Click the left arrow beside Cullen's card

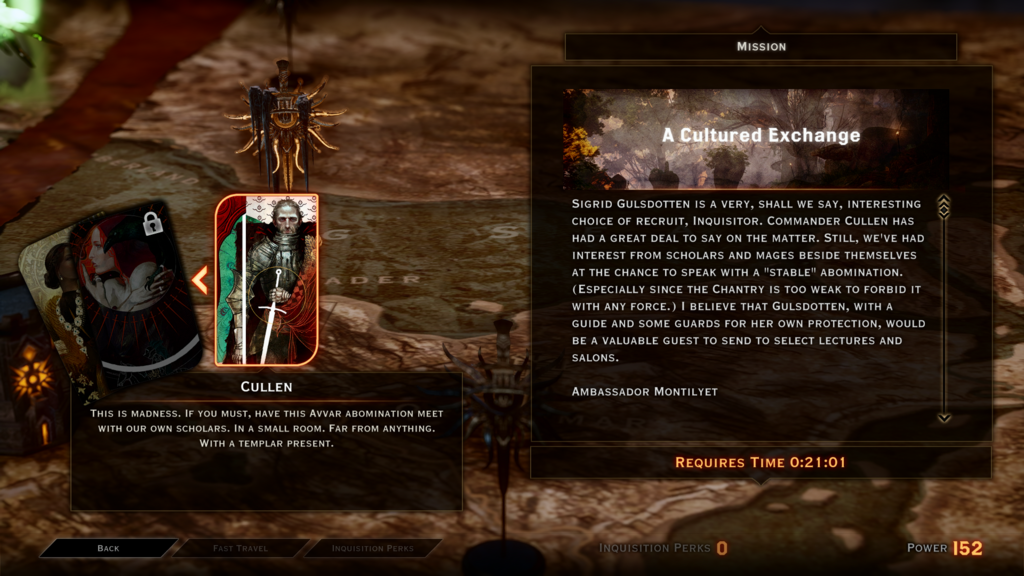click(x=200, y=280)
